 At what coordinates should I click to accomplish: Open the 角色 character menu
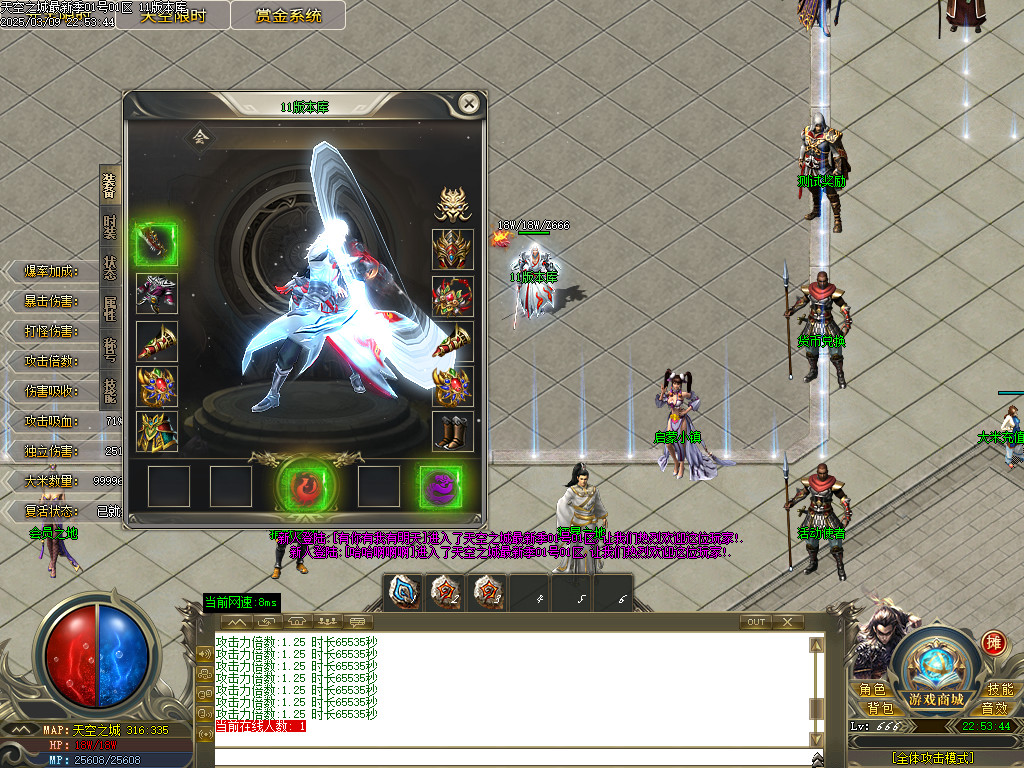coord(872,690)
